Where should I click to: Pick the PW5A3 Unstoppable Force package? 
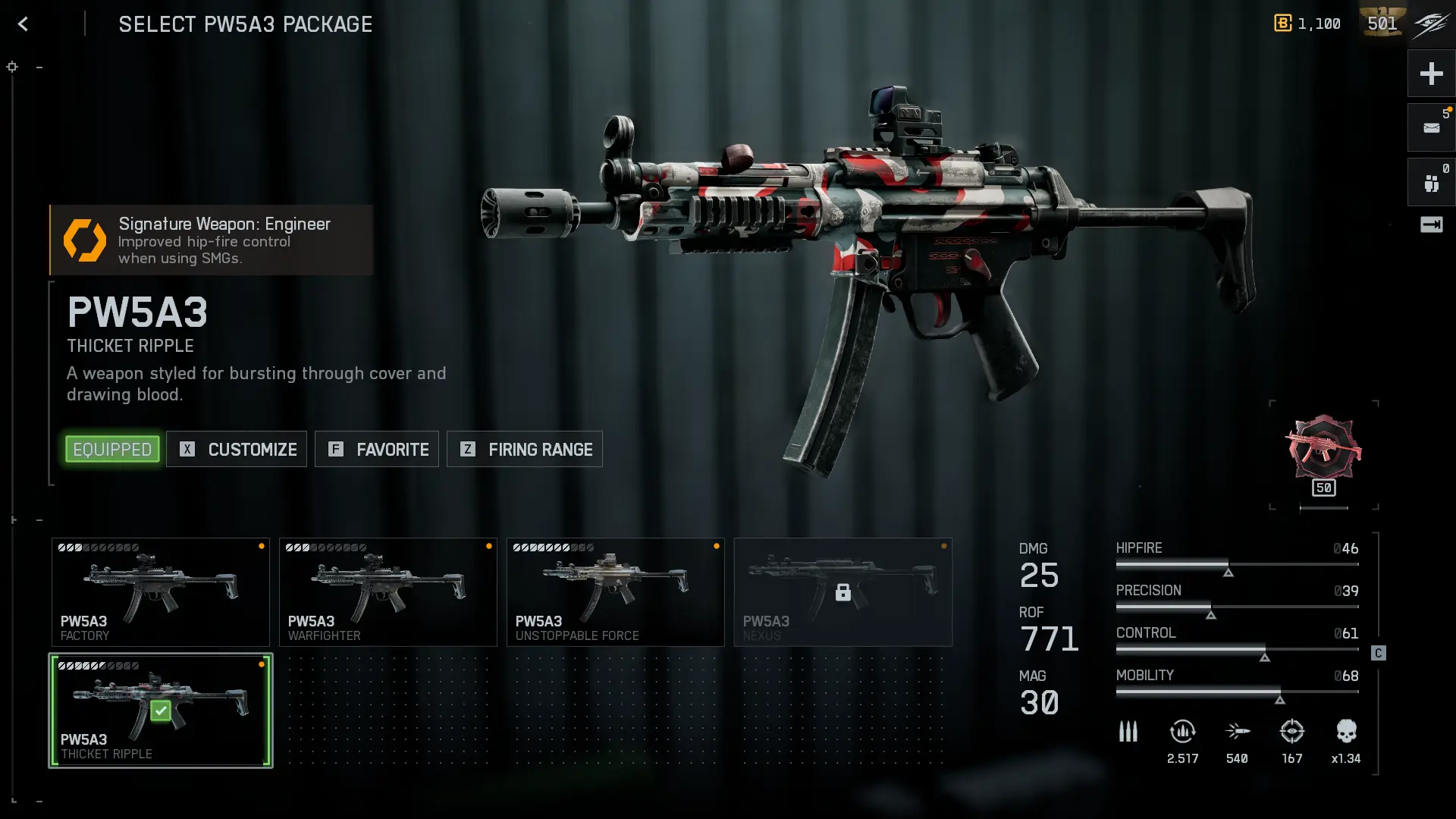coord(616,592)
